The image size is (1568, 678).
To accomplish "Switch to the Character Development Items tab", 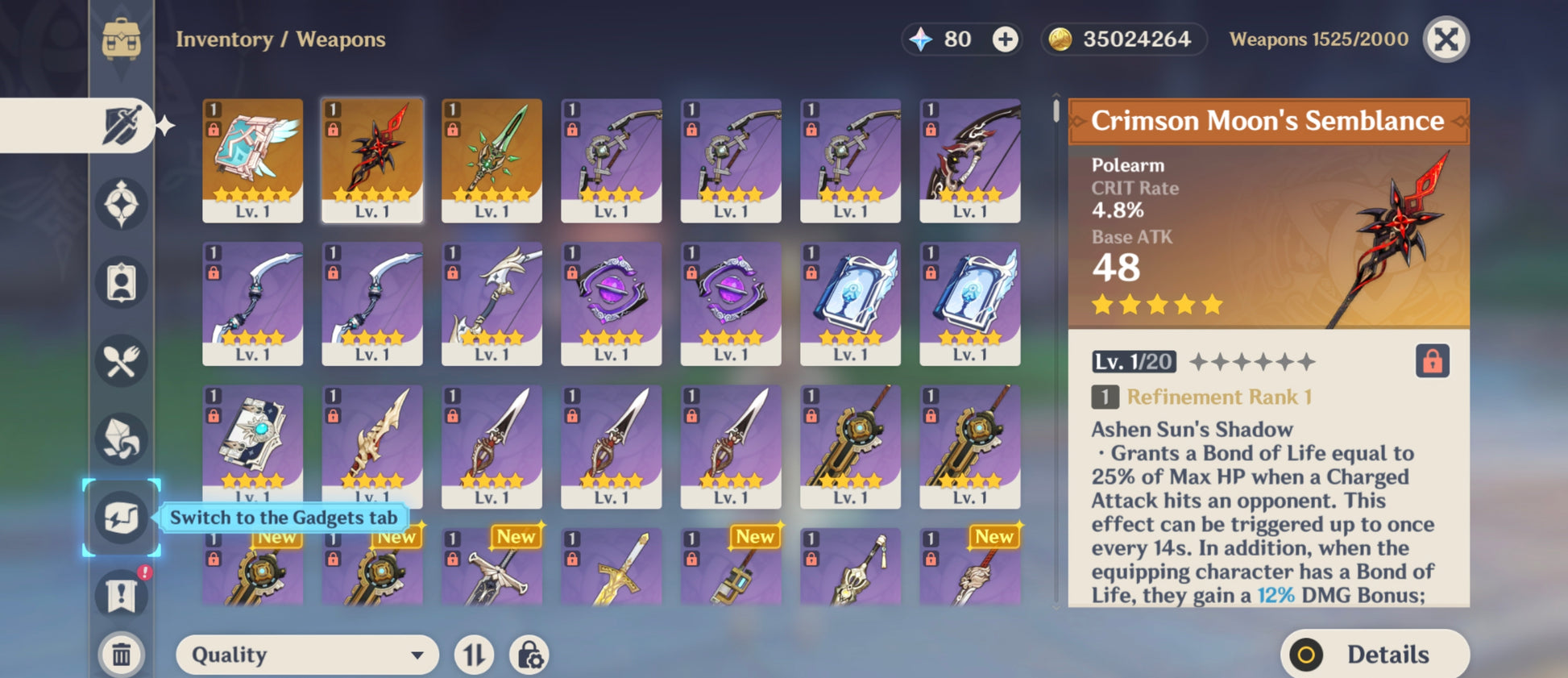I will tap(121, 283).
